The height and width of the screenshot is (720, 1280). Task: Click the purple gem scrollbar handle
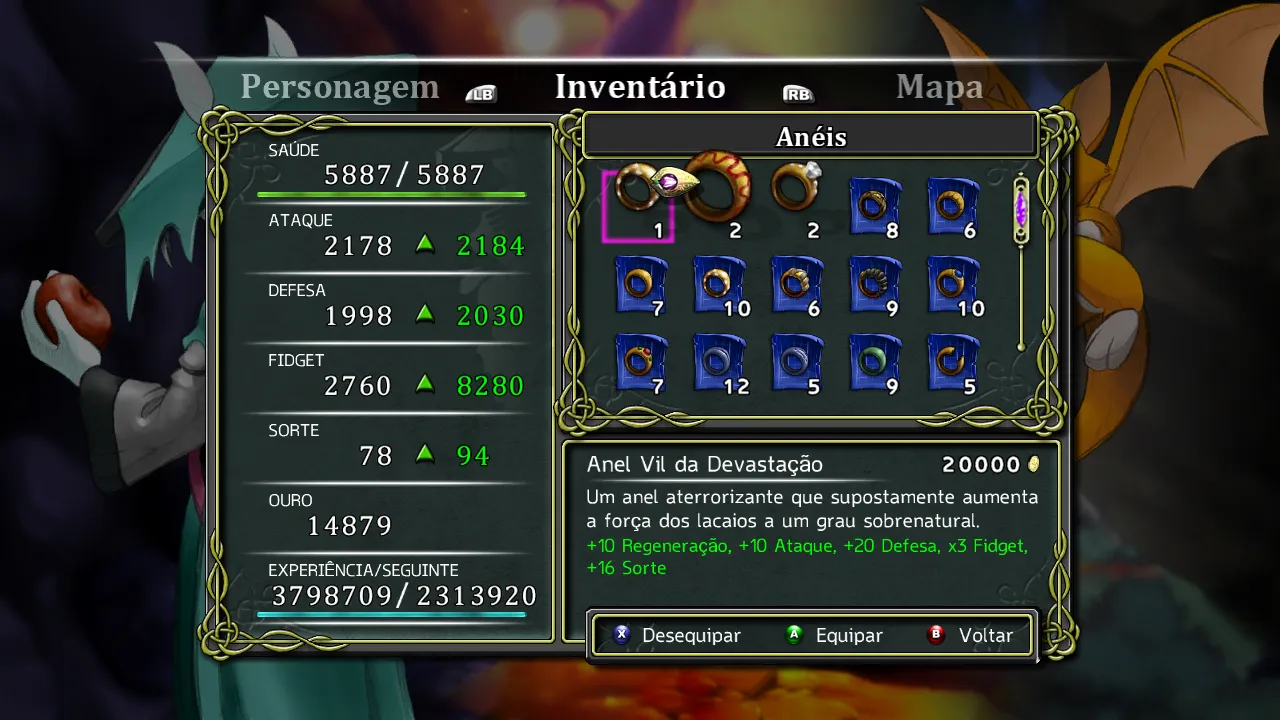(1021, 210)
